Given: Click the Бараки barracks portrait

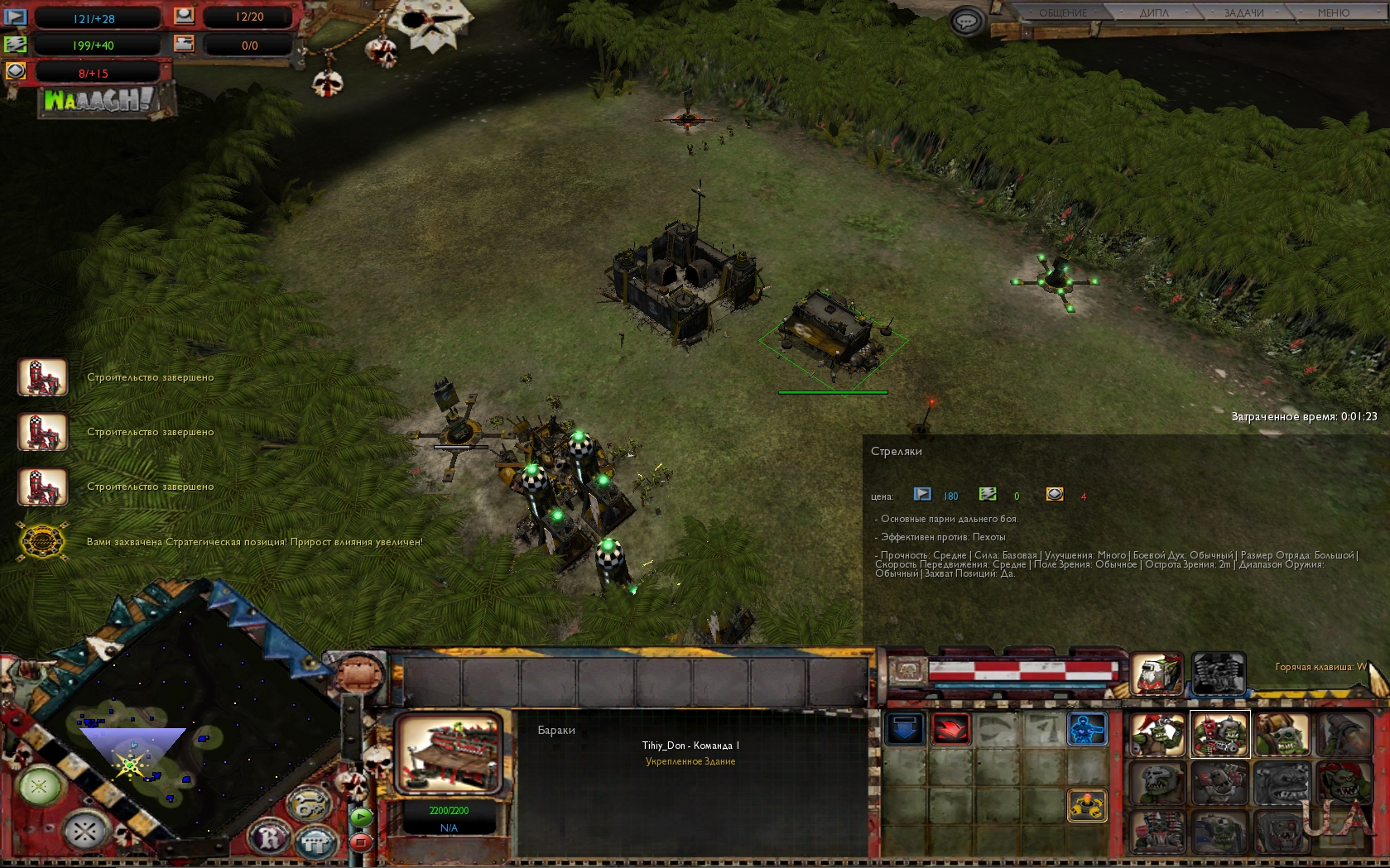Looking at the screenshot, I should coord(450,755).
